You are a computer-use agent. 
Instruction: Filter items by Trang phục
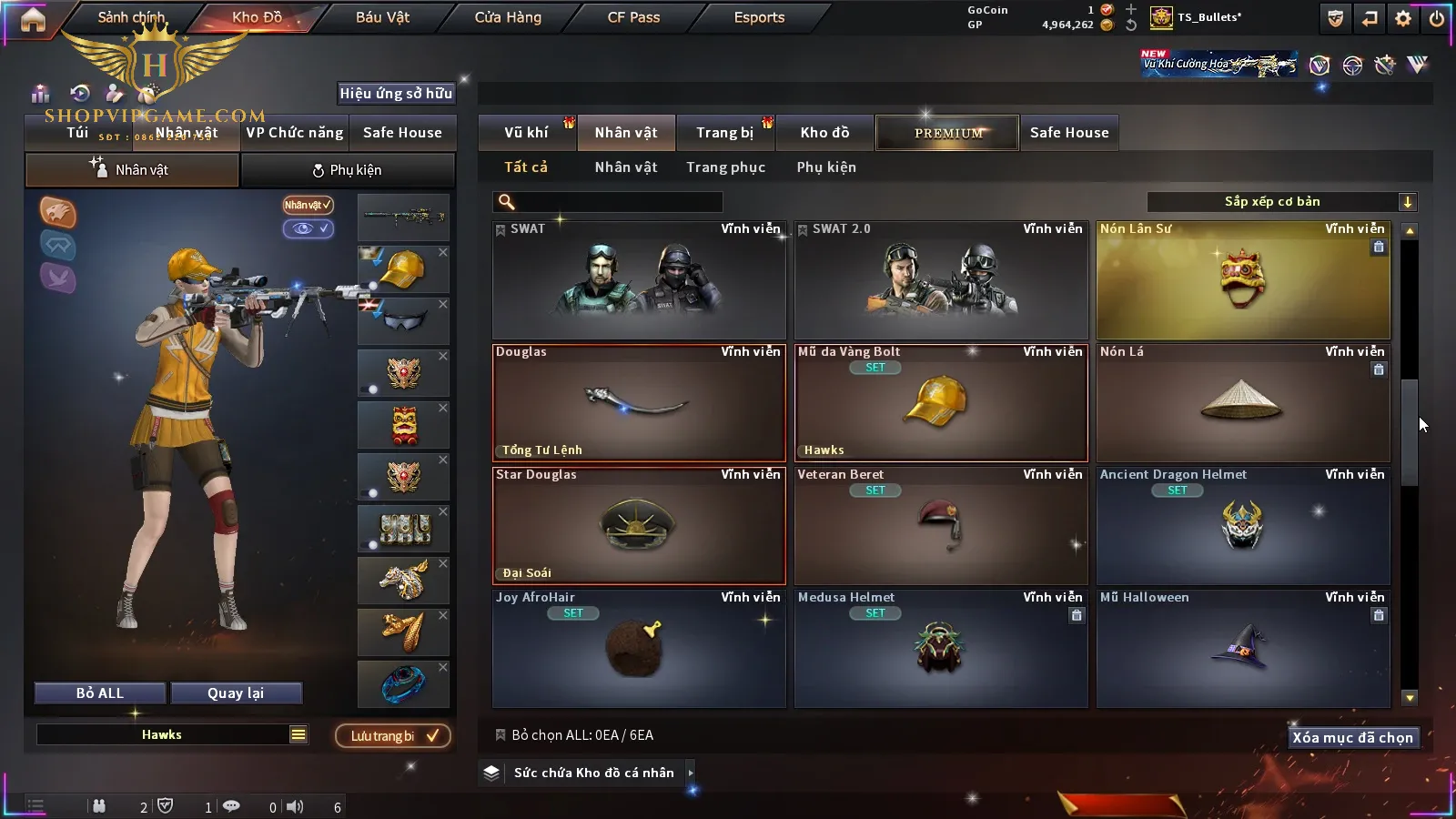725,167
